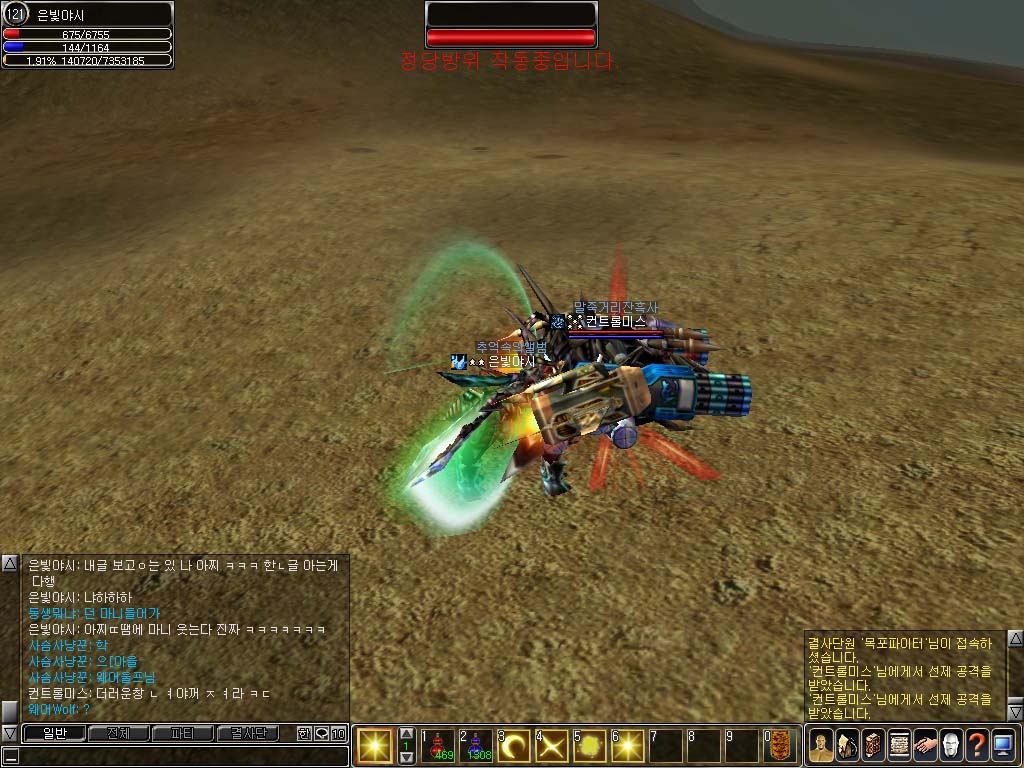Click the speech bubble chat icon
This screenshot has width=1024, height=768.
[x=321, y=733]
